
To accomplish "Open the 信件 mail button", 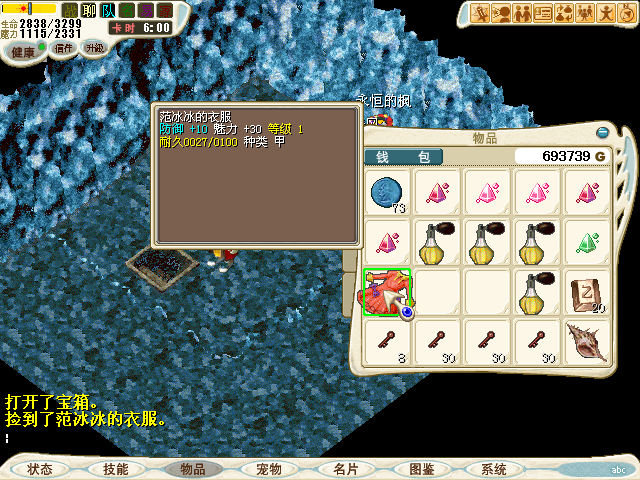I will (x=64, y=48).
